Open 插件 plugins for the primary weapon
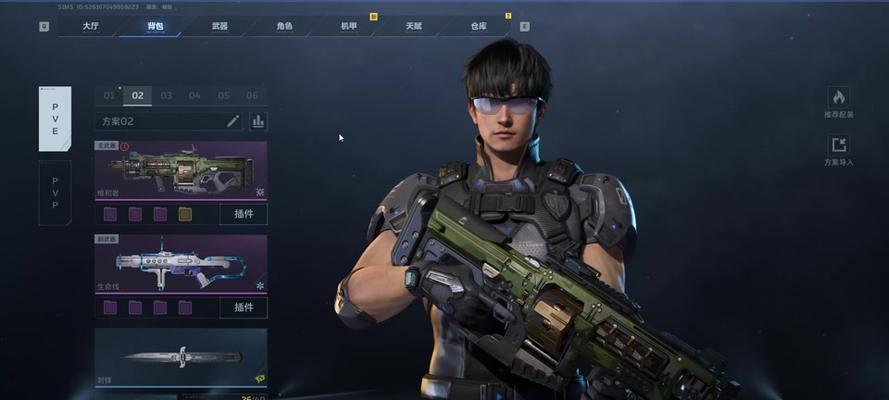This screenshot has height=400, width=889. tap(243, 214)
